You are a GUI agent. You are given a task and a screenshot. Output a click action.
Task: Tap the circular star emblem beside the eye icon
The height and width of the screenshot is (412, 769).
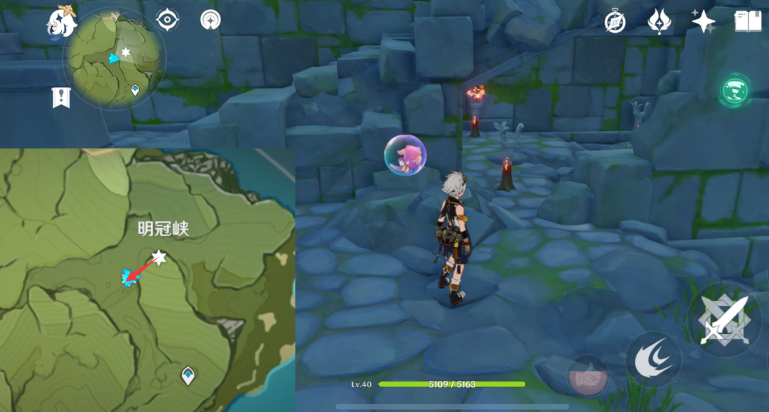210,20
